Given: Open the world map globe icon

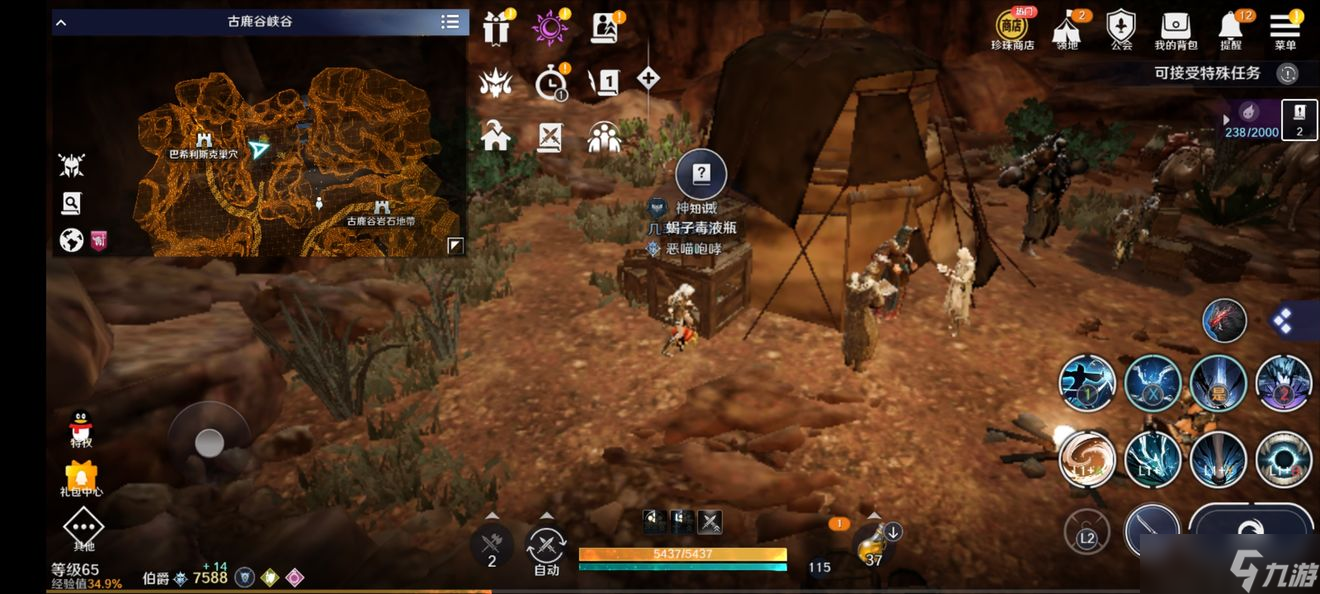Looking at the screenshot, I should click(x=71, y=240).
